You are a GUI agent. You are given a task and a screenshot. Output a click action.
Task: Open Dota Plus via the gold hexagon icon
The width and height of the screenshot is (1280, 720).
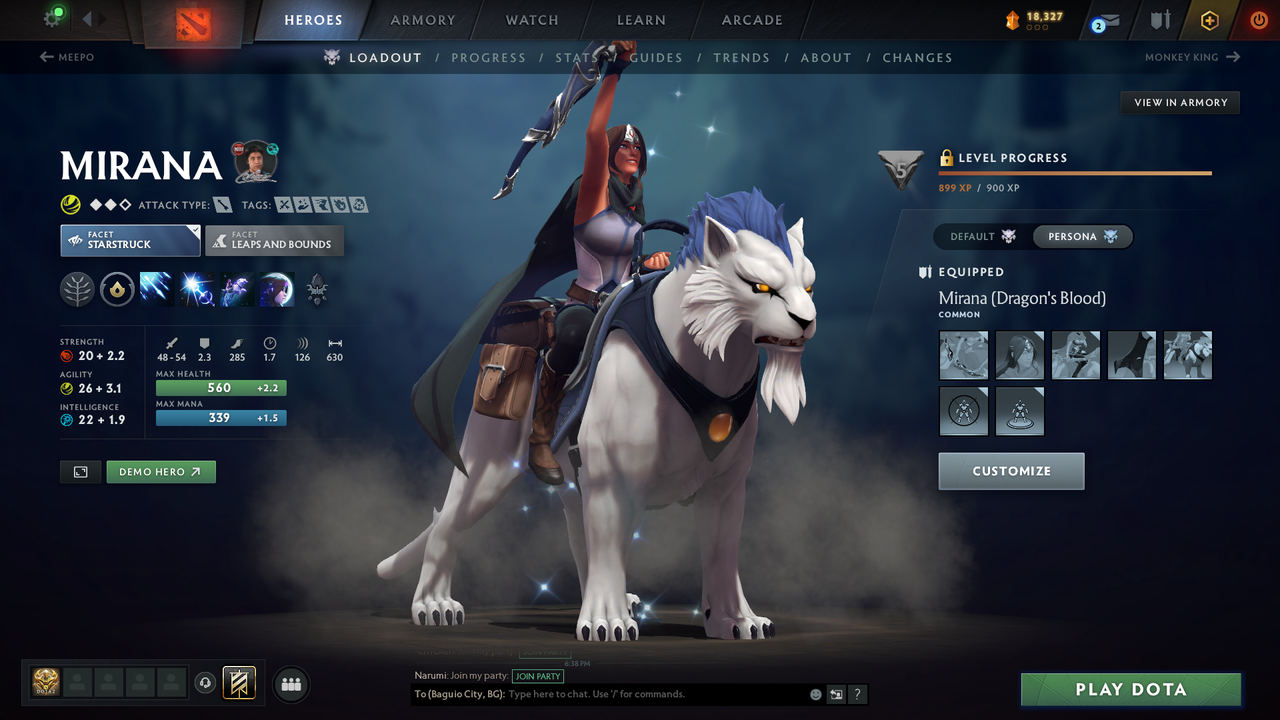click(x=1209, y=19)
